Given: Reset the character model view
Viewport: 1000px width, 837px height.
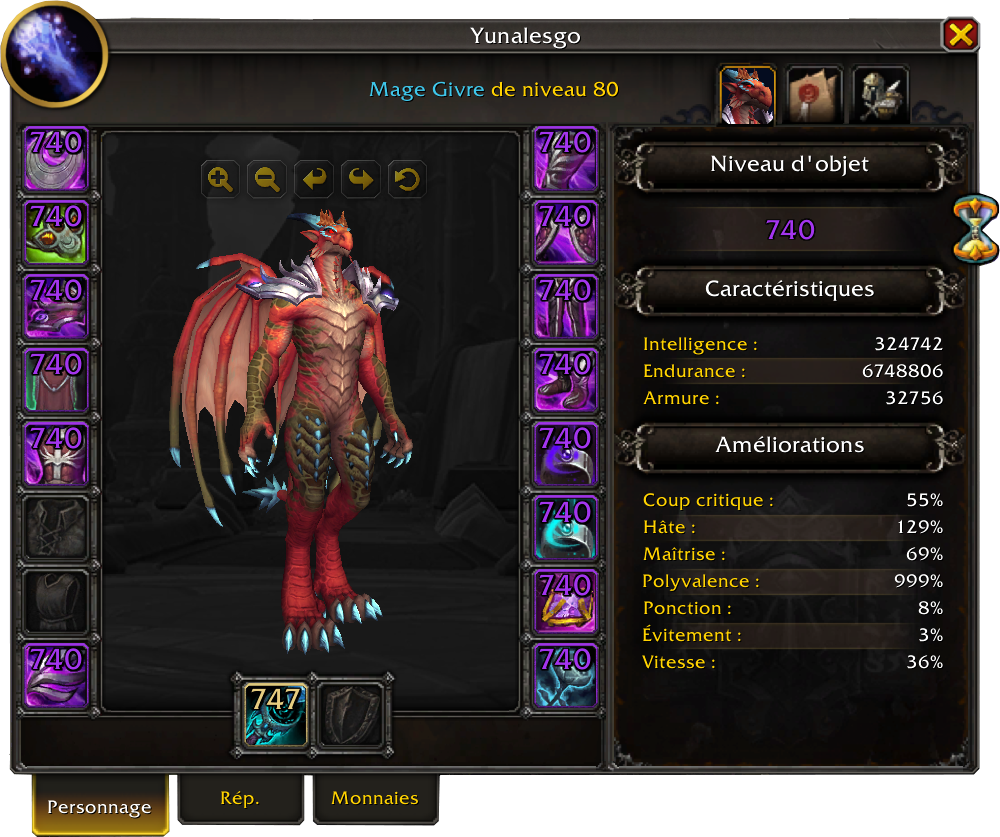Looking at the screenshot, I should [408, 180].
